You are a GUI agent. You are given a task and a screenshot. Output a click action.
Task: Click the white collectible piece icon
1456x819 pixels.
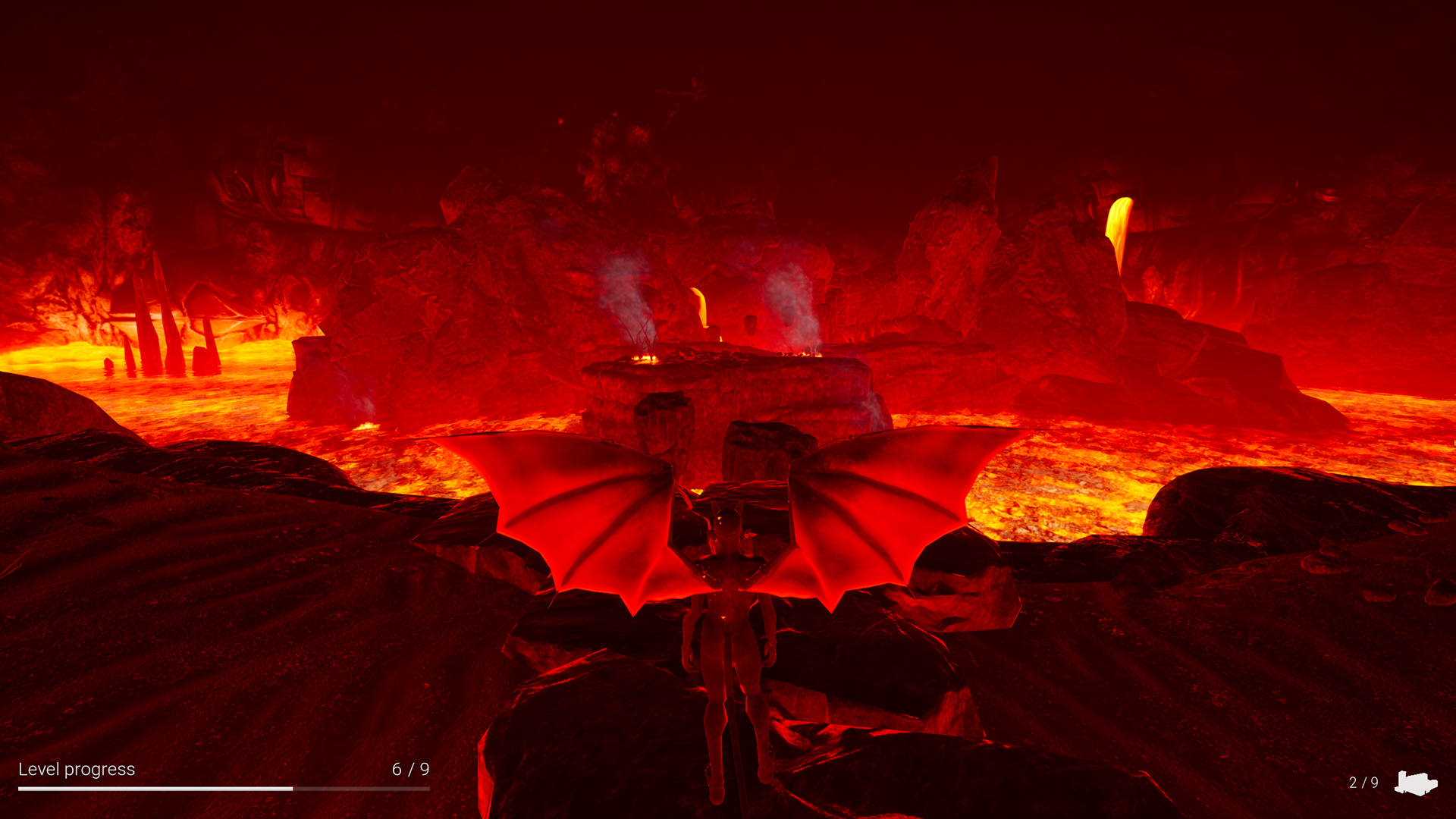point(1415,783)
